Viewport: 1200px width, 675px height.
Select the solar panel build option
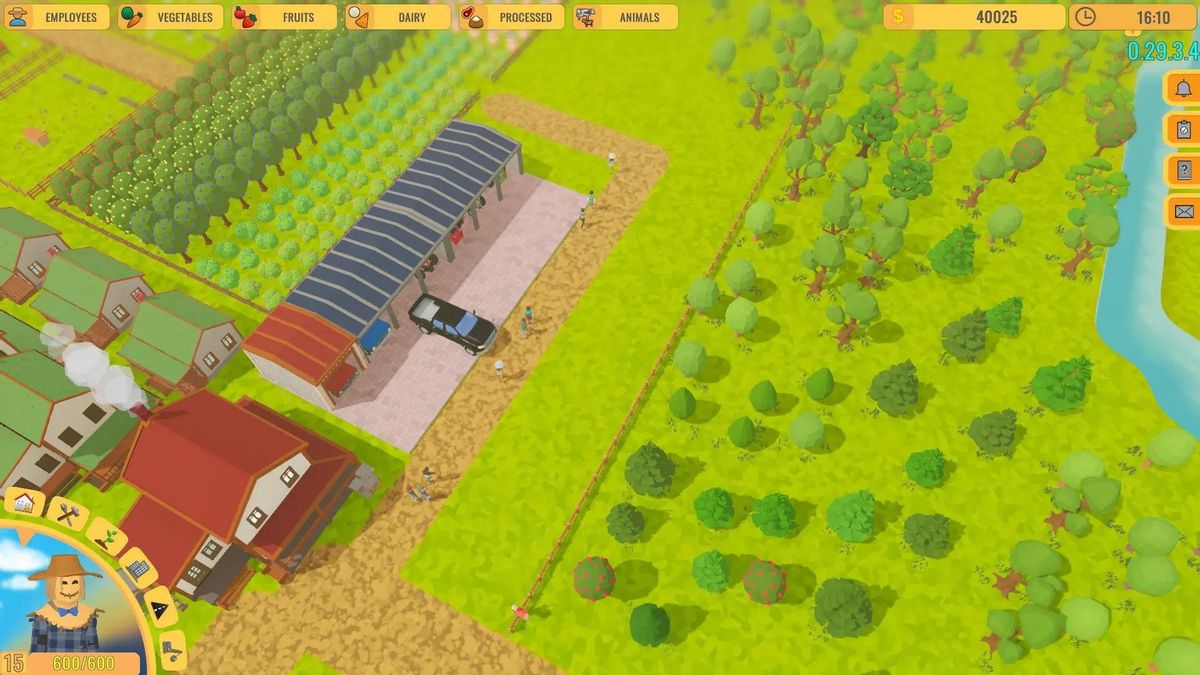[x=138, y=569]
